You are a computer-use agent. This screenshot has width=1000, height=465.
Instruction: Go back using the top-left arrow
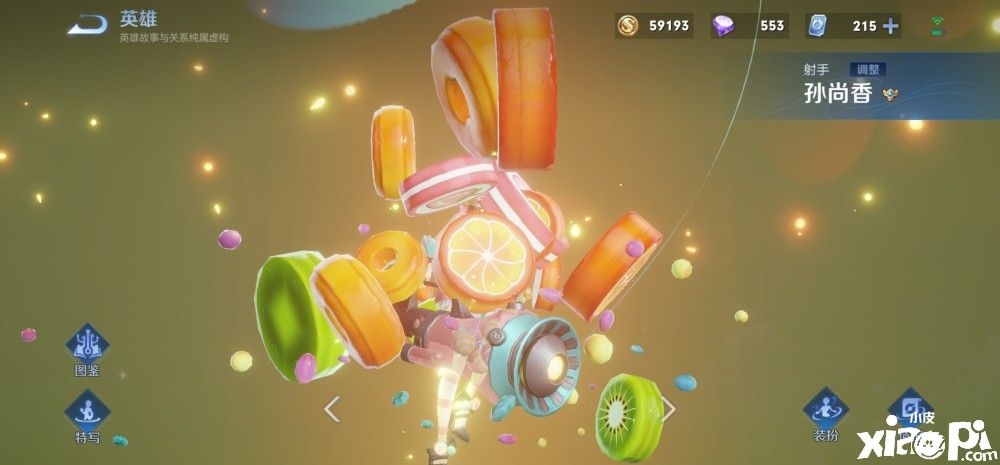pos(86,25)
